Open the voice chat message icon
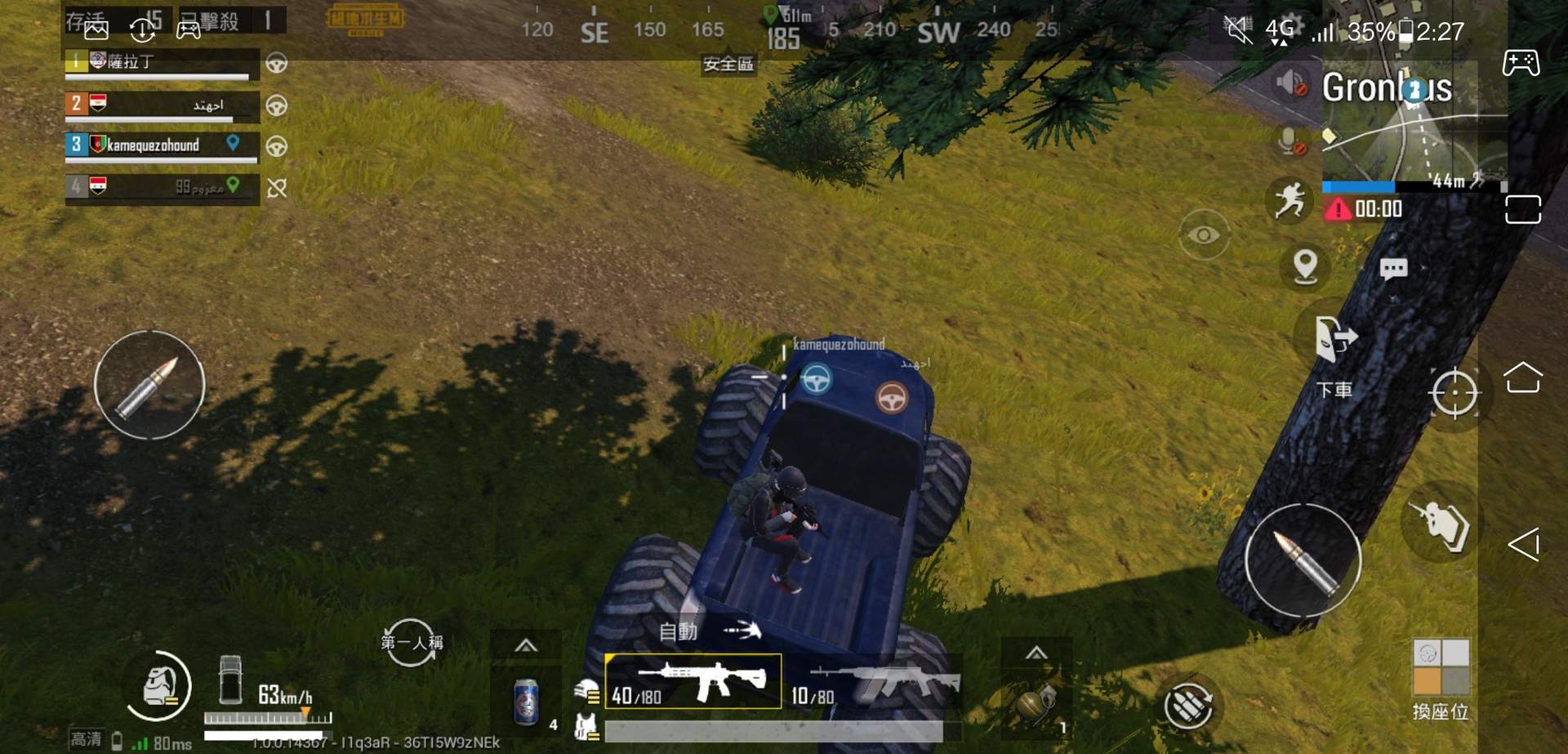This screenshot has width=1568, height=754. point(1393,267)
